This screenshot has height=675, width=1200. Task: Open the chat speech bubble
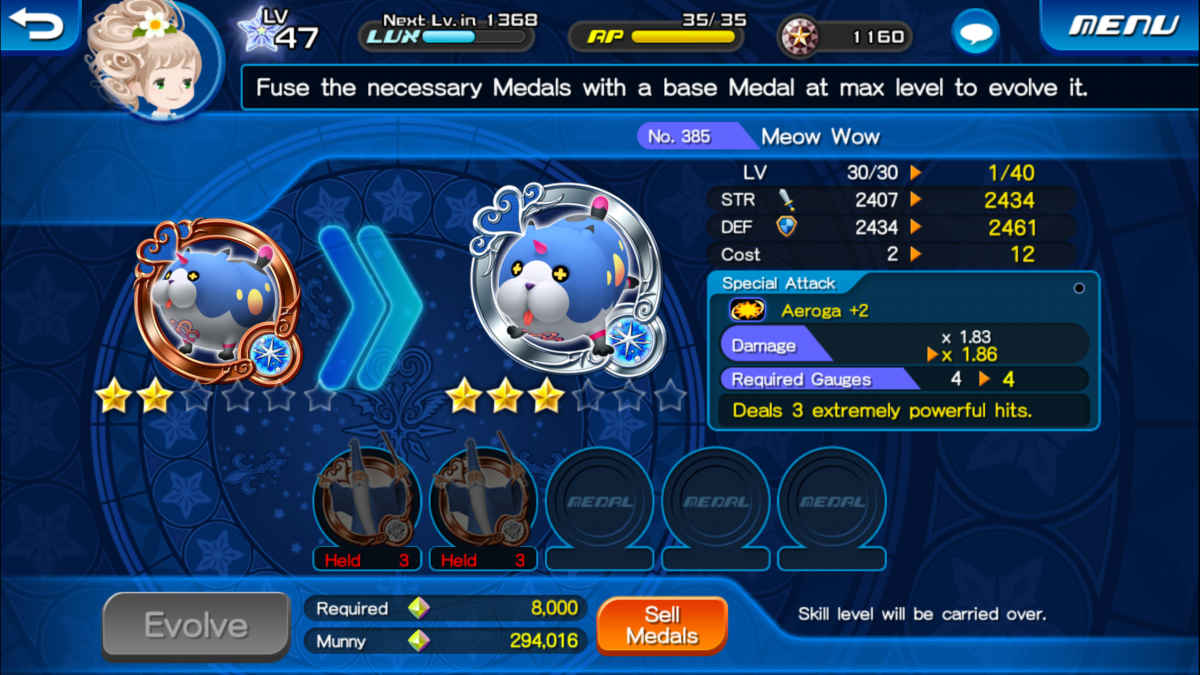[x=974, y=34]
